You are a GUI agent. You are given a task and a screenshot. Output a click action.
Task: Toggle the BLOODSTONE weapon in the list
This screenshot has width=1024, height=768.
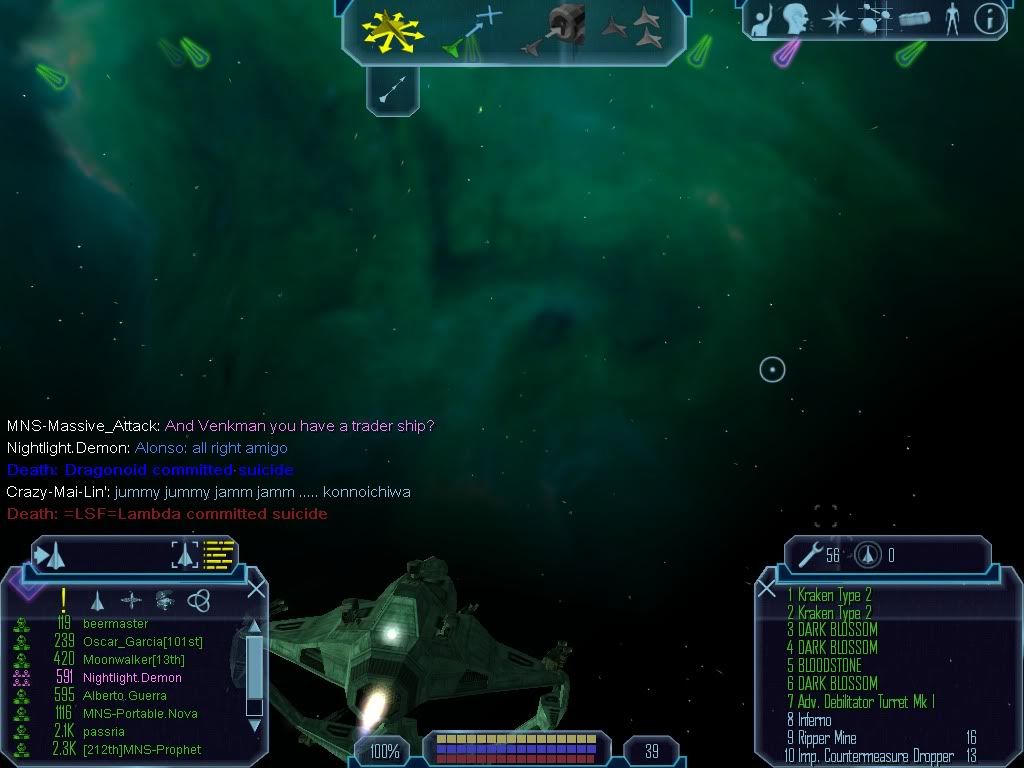click(x=830, y=666)
